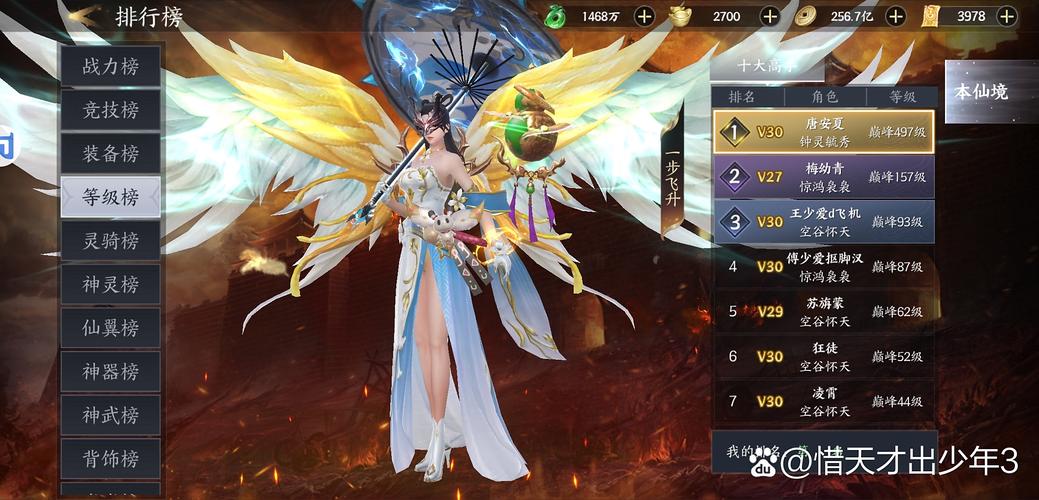Select the 仙翼榜 wings ranking
Screen dimensions: 1039x500
pos(110,328)
